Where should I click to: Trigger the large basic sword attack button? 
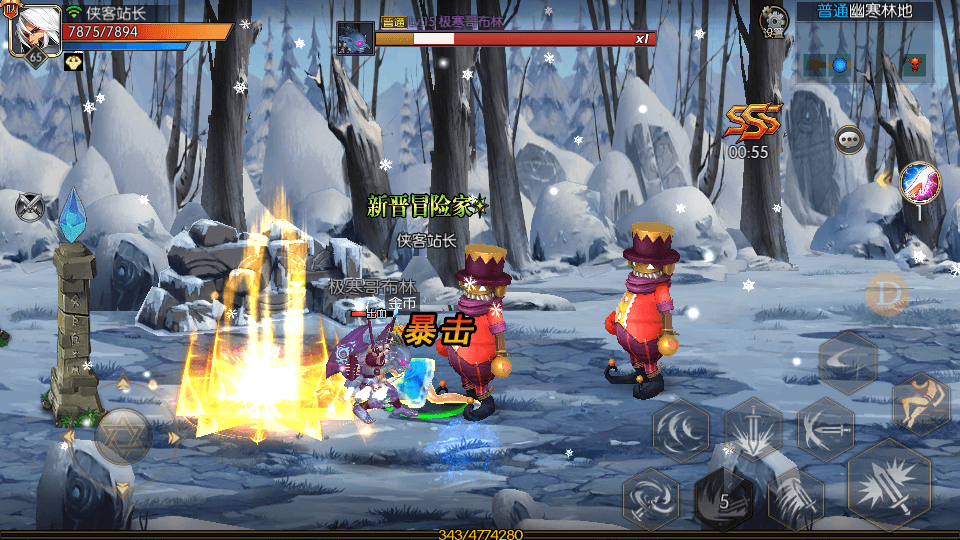(888, 485)
